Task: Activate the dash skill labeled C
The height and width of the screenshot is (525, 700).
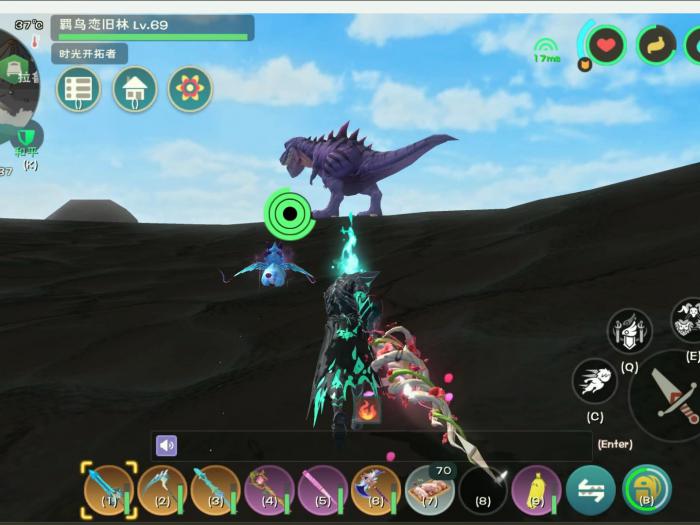Action: pyautogui.click(x=595, y=381)
